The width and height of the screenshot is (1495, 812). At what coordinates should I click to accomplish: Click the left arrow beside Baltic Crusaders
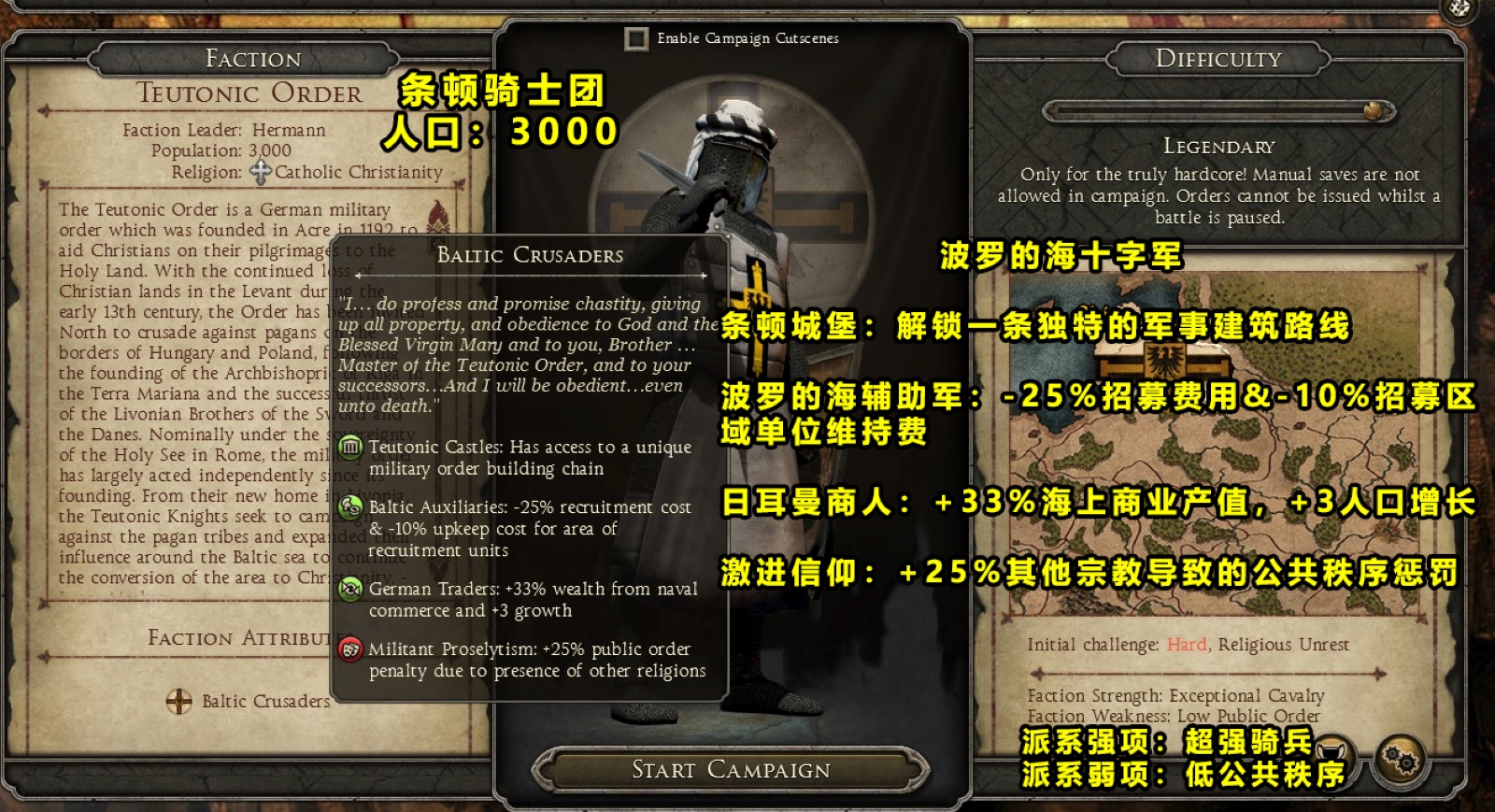[359, 274]
